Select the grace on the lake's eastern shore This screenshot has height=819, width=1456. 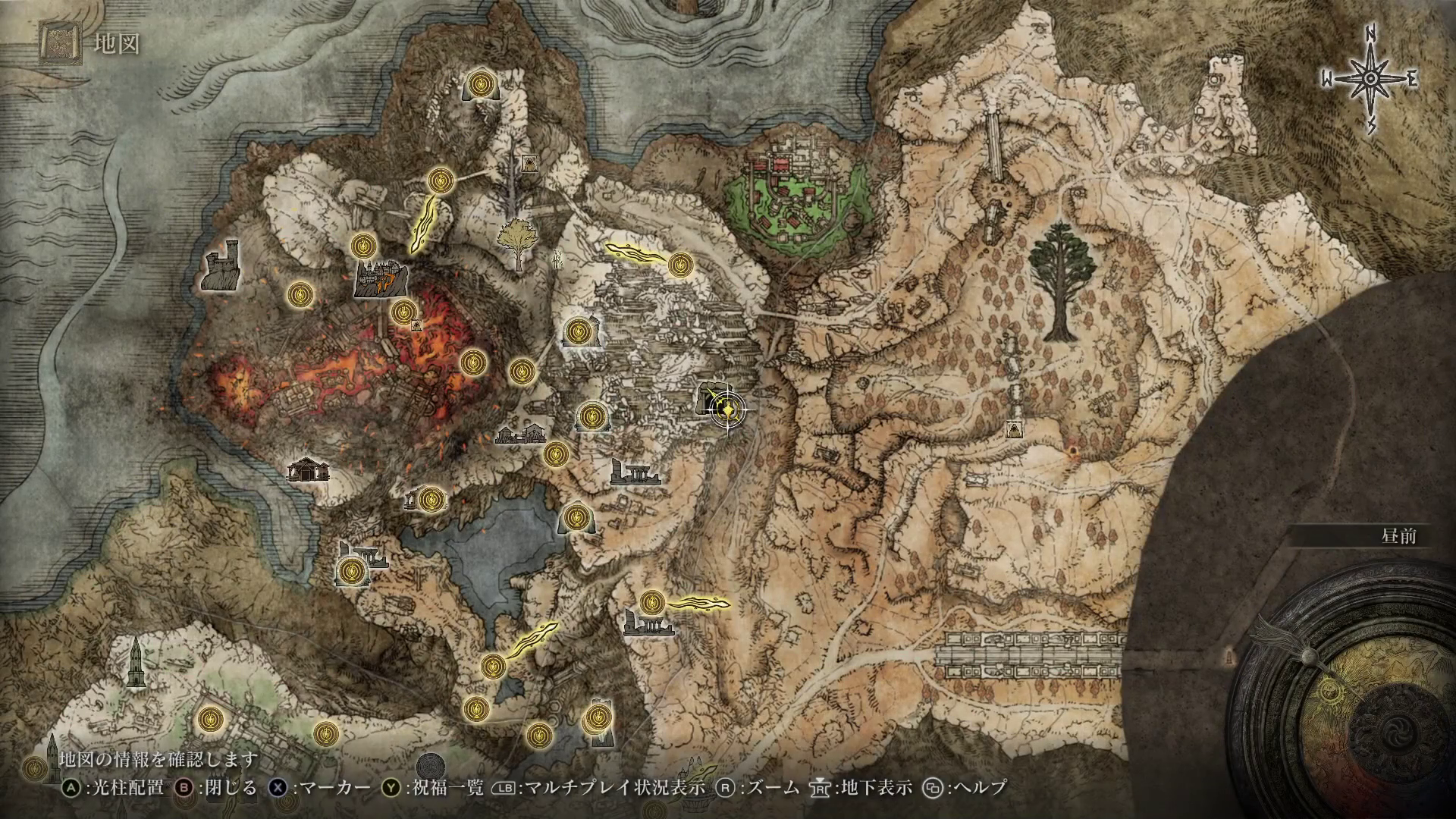575,519
